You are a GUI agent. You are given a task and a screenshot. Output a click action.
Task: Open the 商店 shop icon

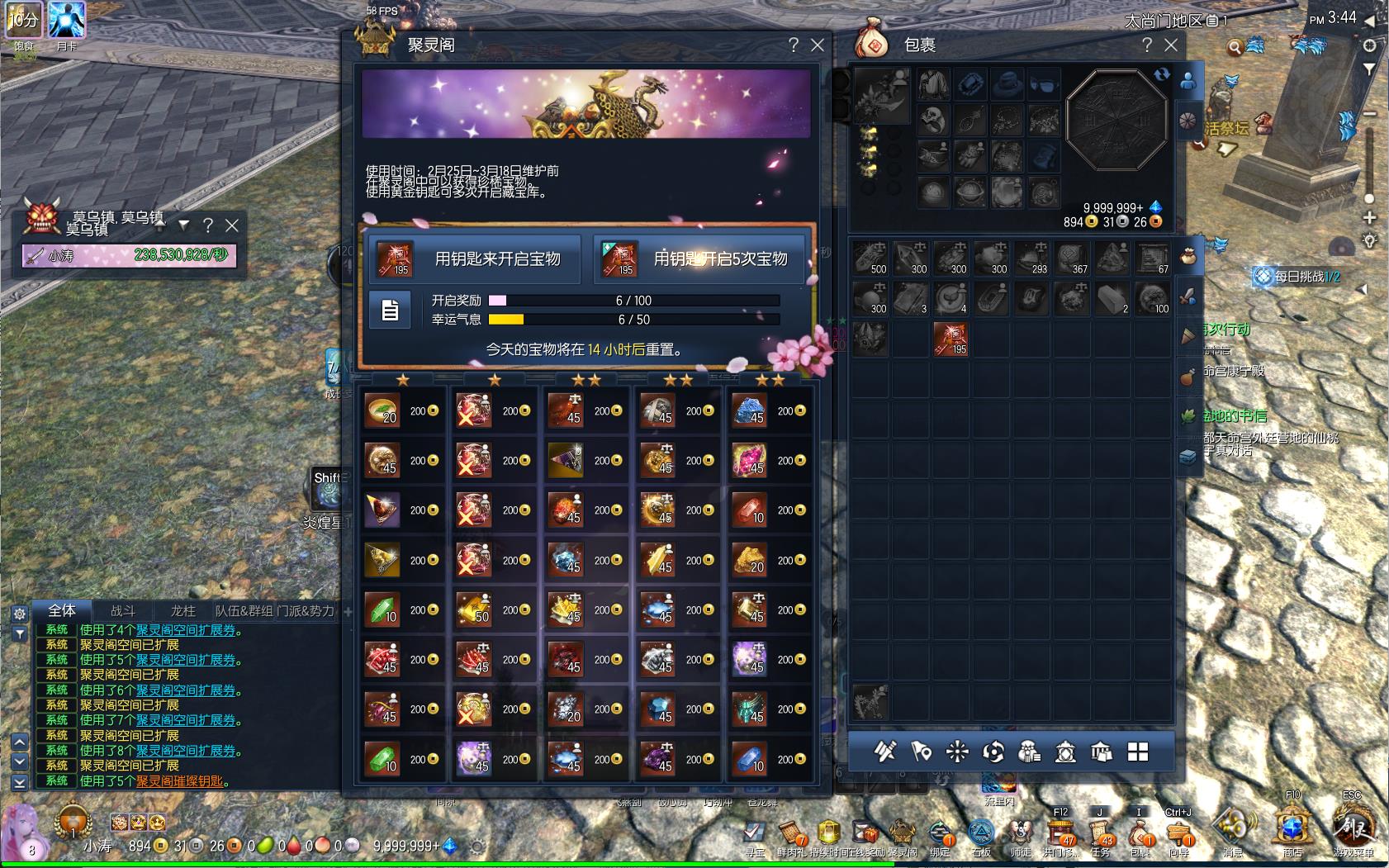[1292, 828]
